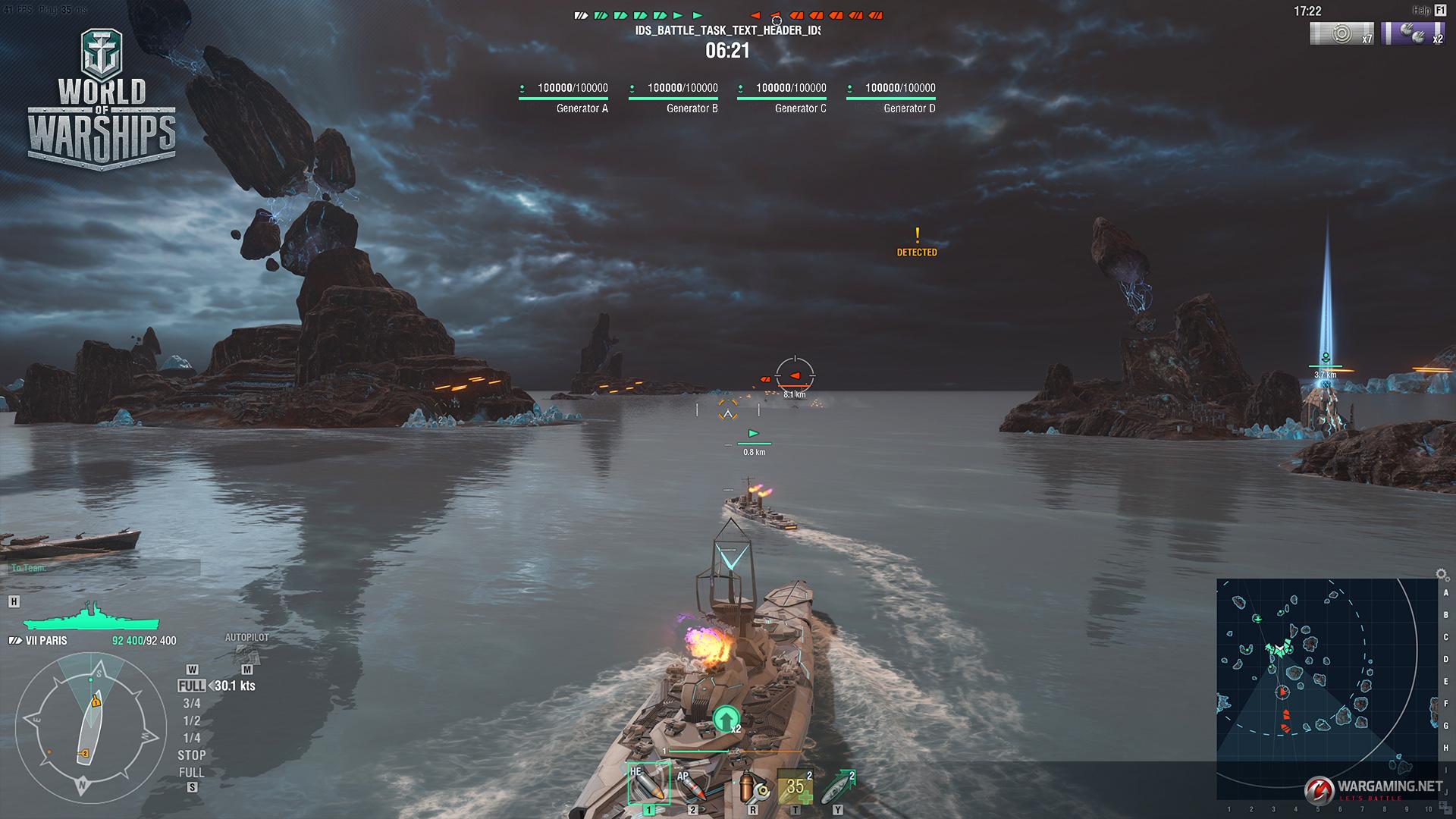
Task: Set throttle to 3/4 speed
Action: coord(191,703)
